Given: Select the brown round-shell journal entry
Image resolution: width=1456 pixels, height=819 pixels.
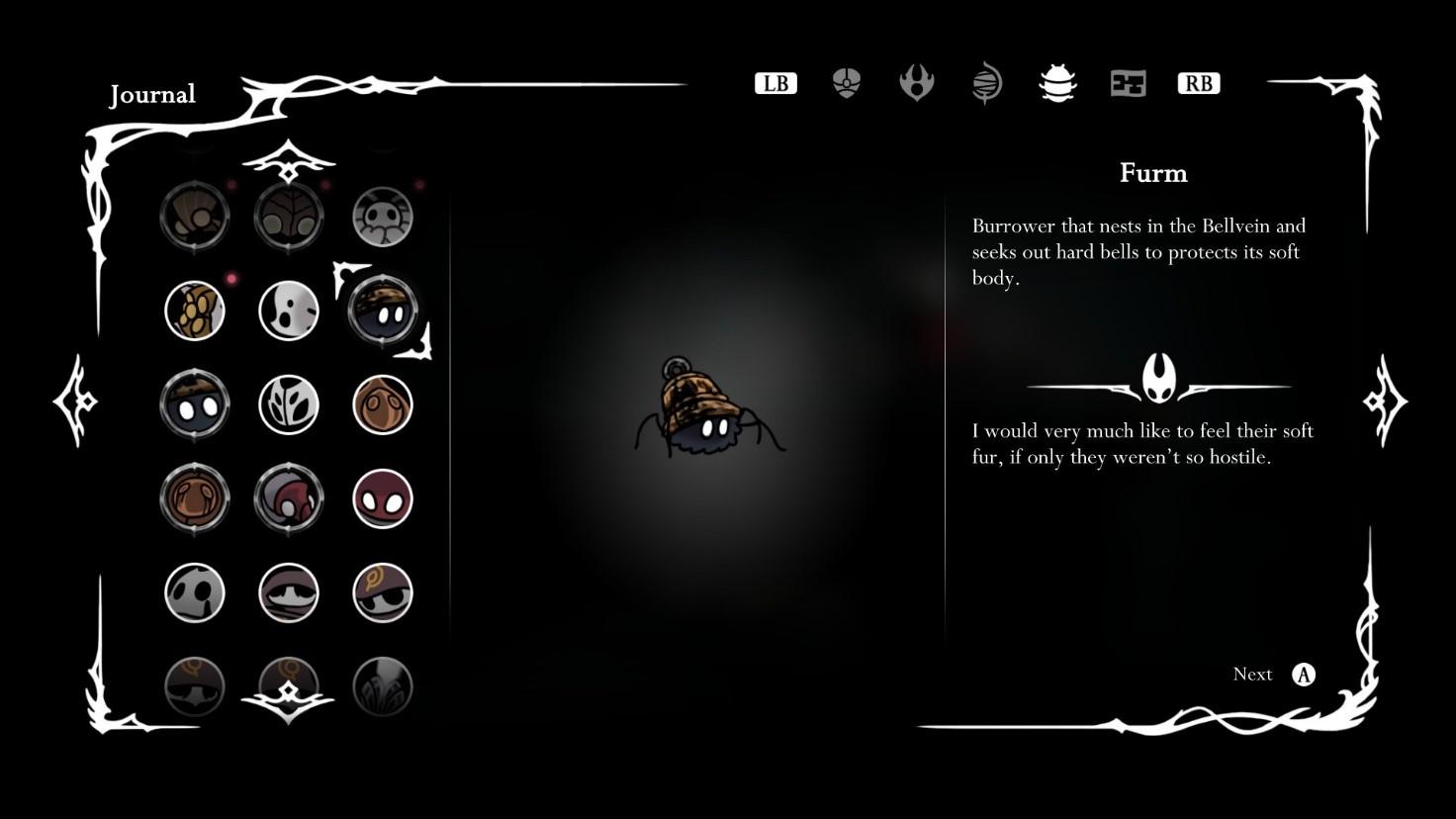Looking at the screenshot, I should pos(195,499).
